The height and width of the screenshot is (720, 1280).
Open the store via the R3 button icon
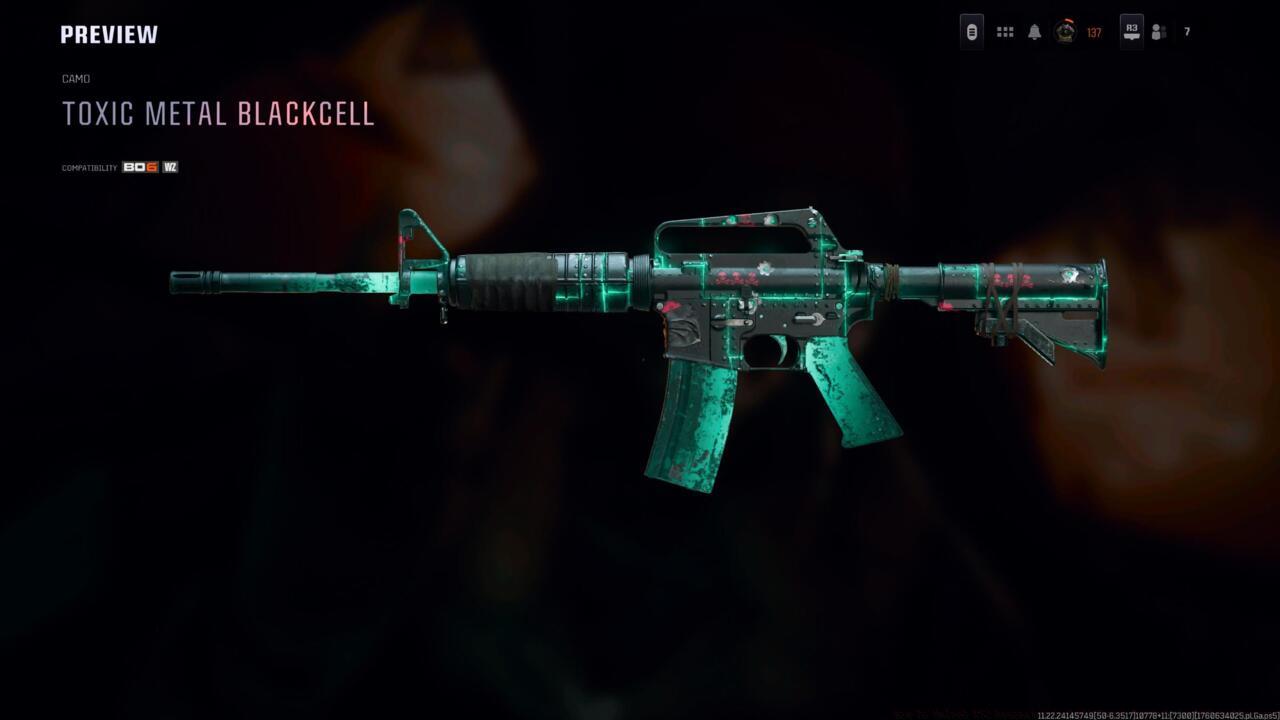[1131, 31]
